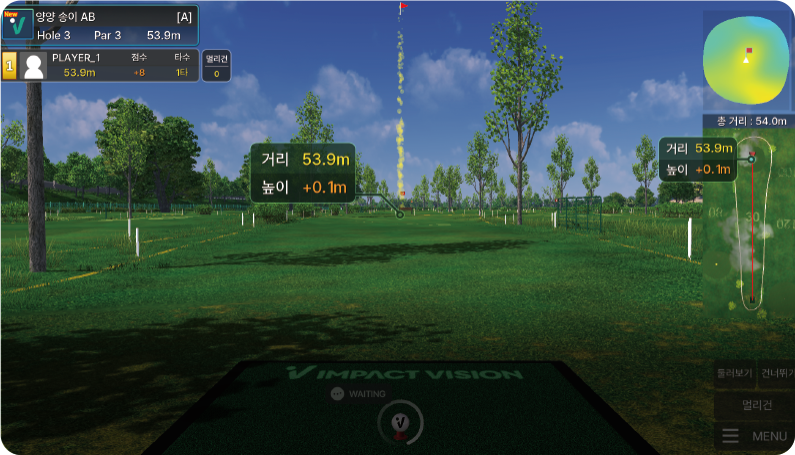Open the green overview minimap
This screenshot has height=455, width=795.
coord(747,59)
